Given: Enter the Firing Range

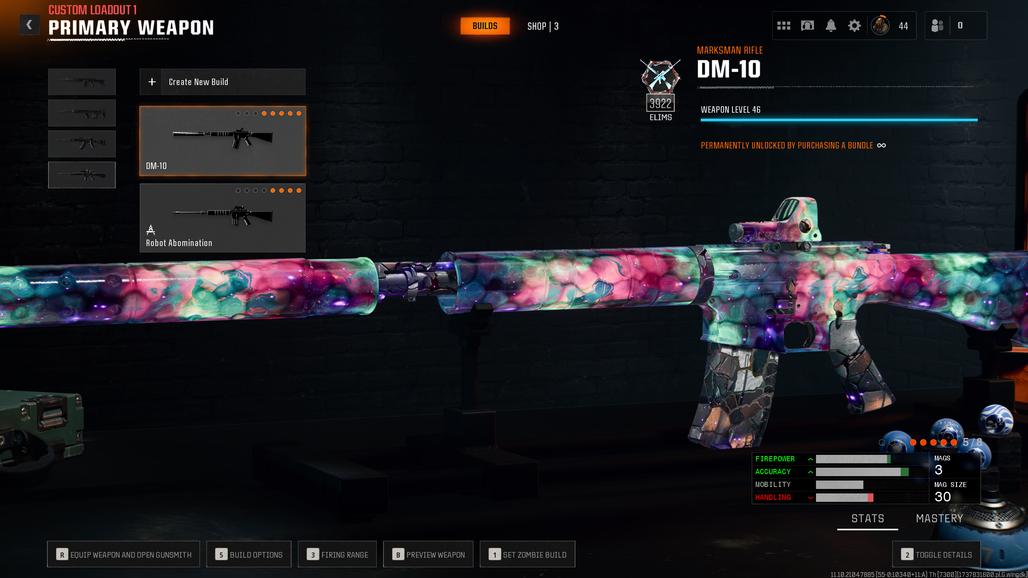Looking at the screenshot, I should point(337,554).
